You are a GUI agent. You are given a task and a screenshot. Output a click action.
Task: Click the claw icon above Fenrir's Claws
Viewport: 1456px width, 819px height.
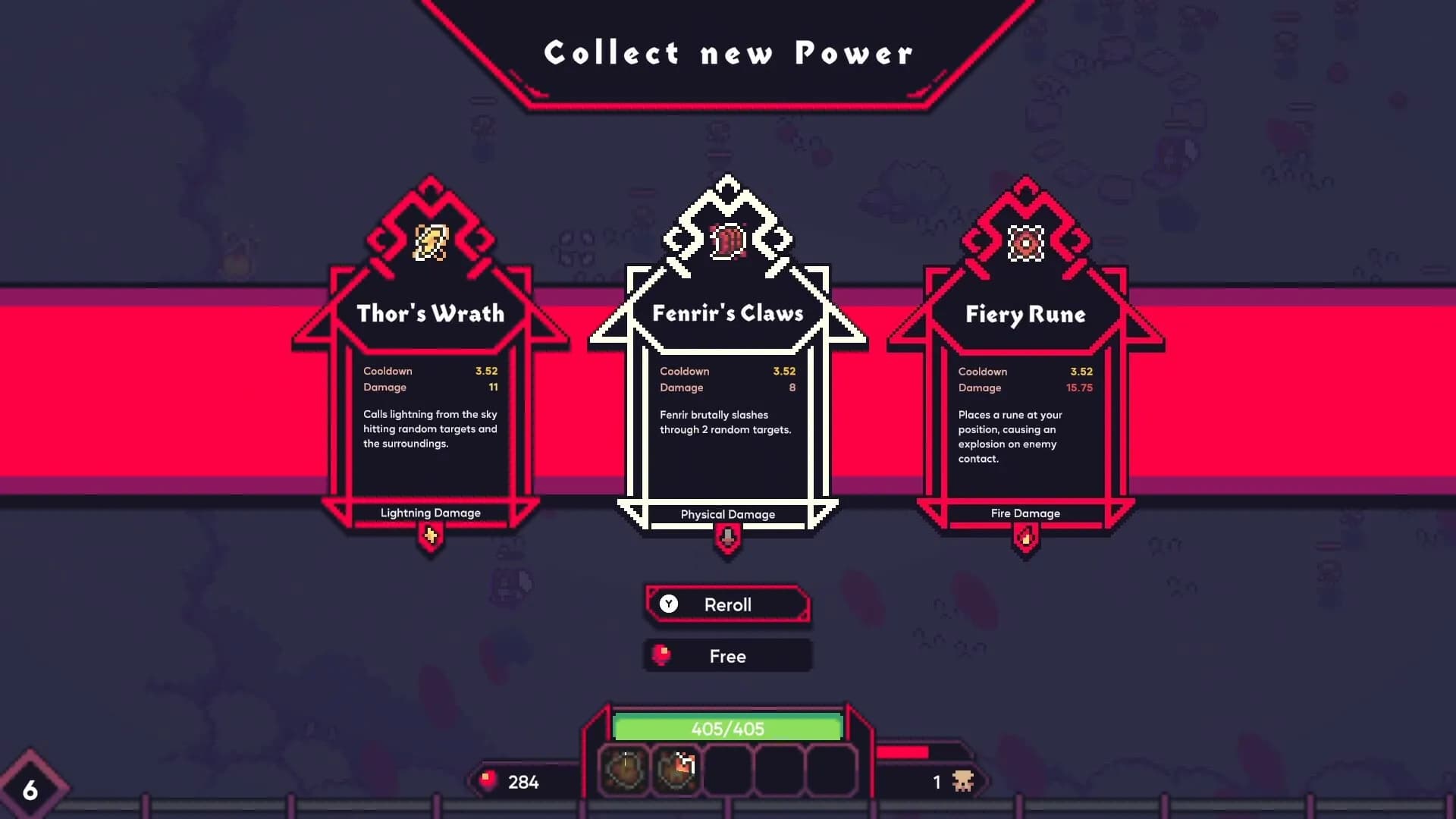pos(726,241)
